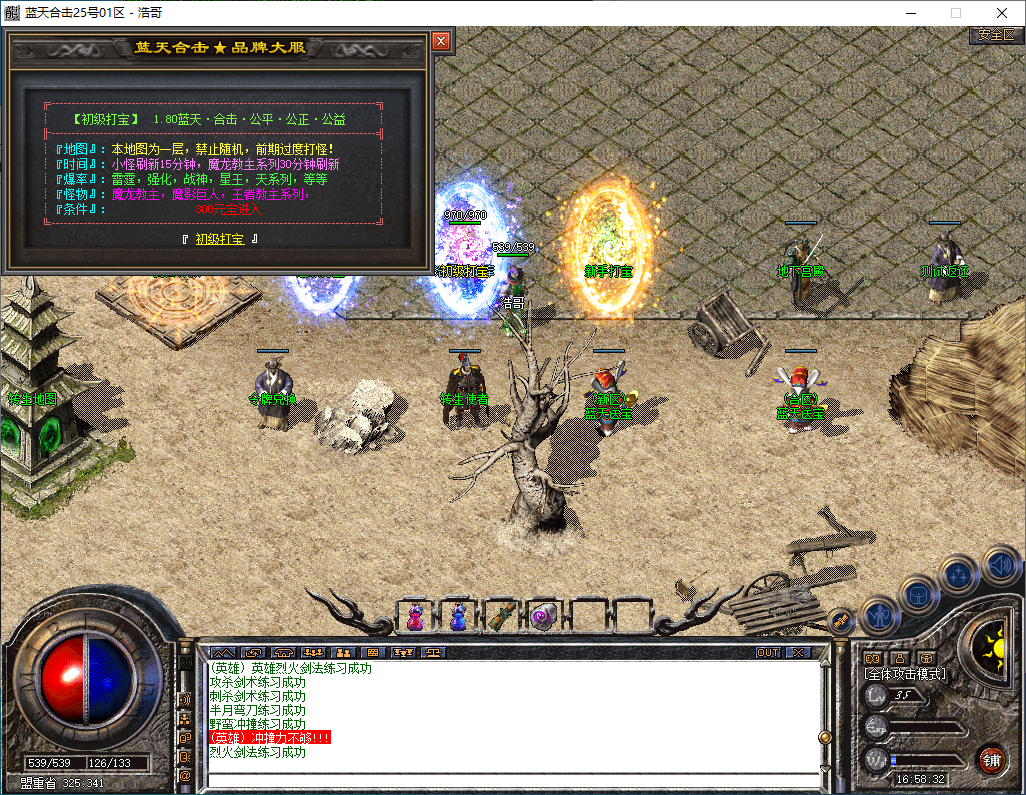Close the game window
This screenshot has height=795, width=1026.
[x=1002, y=13]
